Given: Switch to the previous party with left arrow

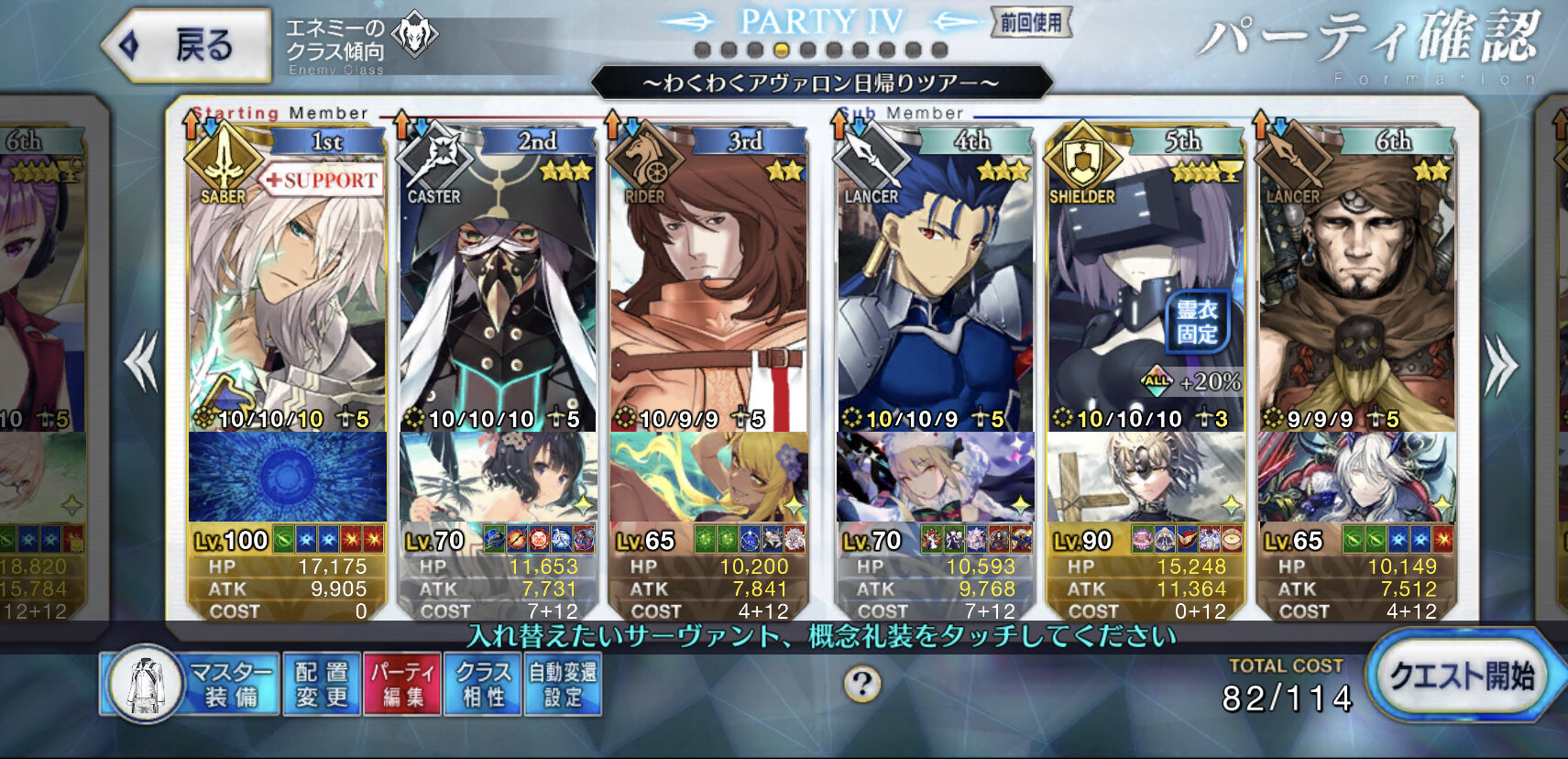Looking at the screenshot, I should pyautogui.click(x=141, y=363).
